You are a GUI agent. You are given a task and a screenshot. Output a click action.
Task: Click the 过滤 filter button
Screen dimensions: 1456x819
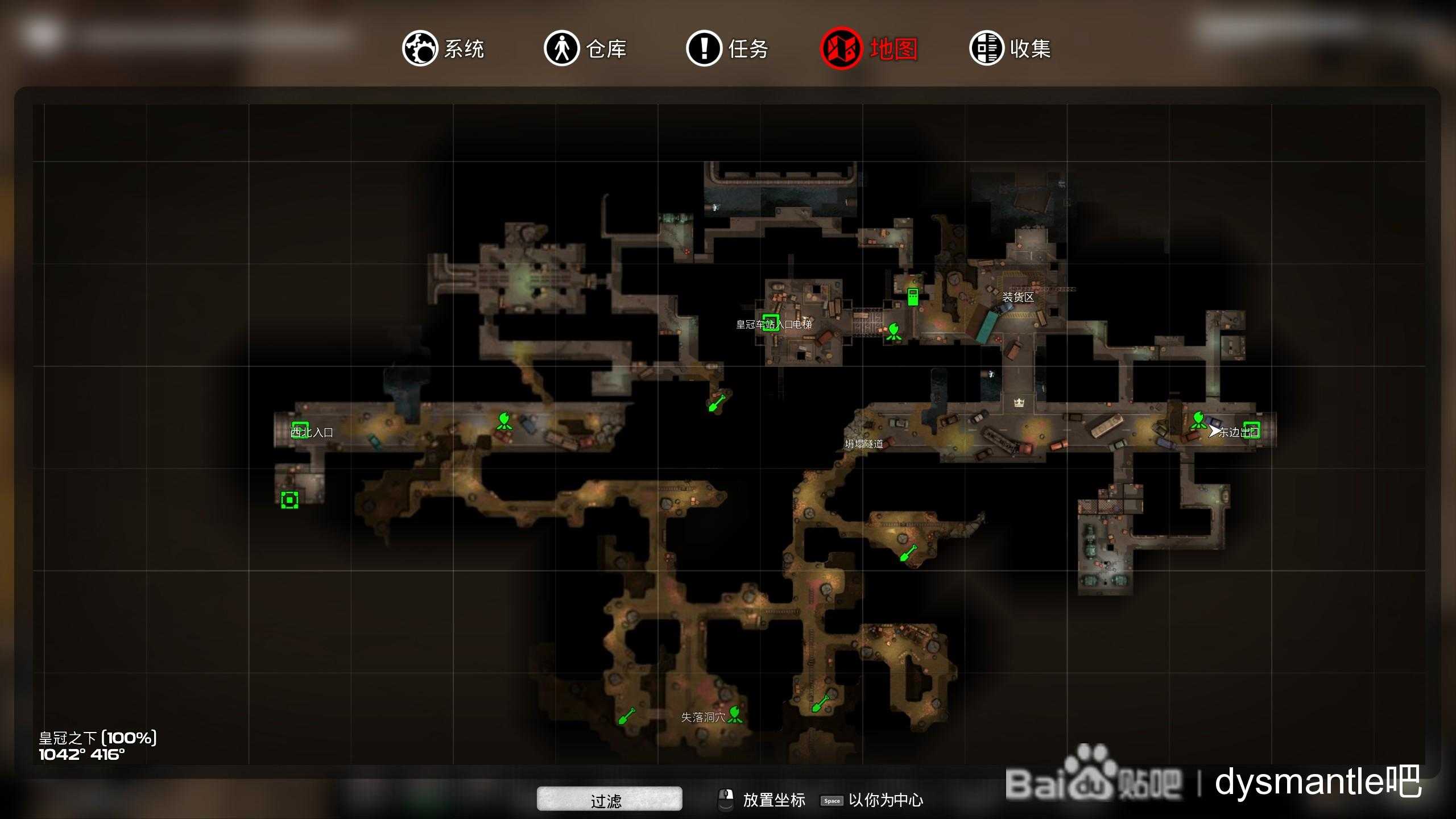[609, 799]
